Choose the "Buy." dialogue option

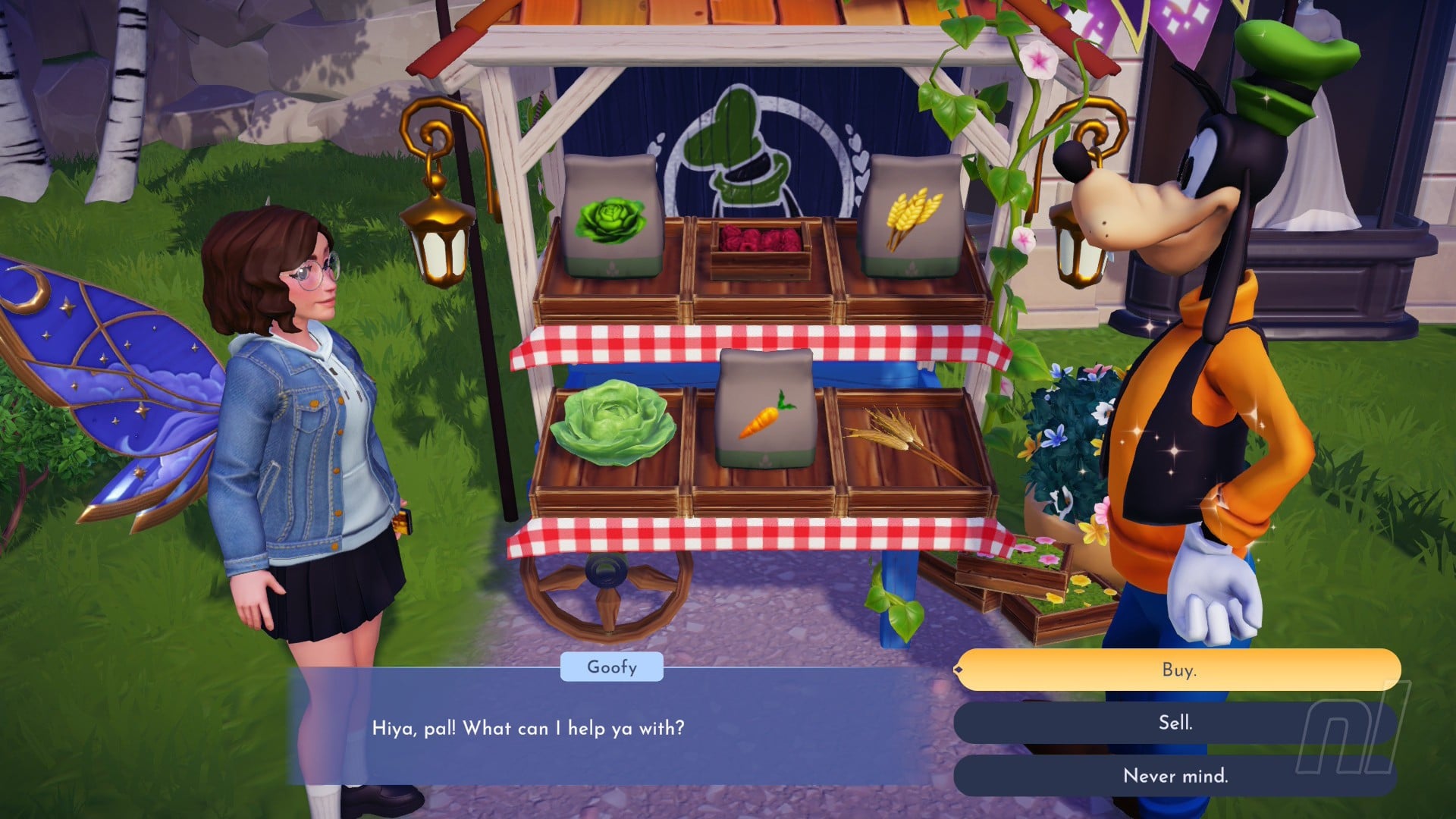coord(1178,670)
